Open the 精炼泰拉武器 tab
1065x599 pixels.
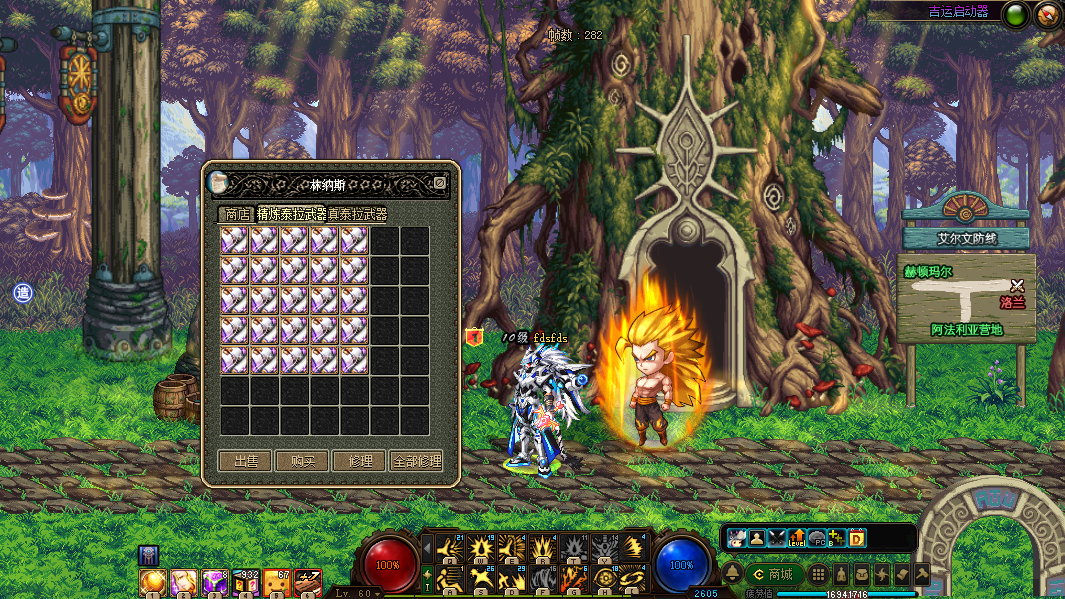pos(291,214)
